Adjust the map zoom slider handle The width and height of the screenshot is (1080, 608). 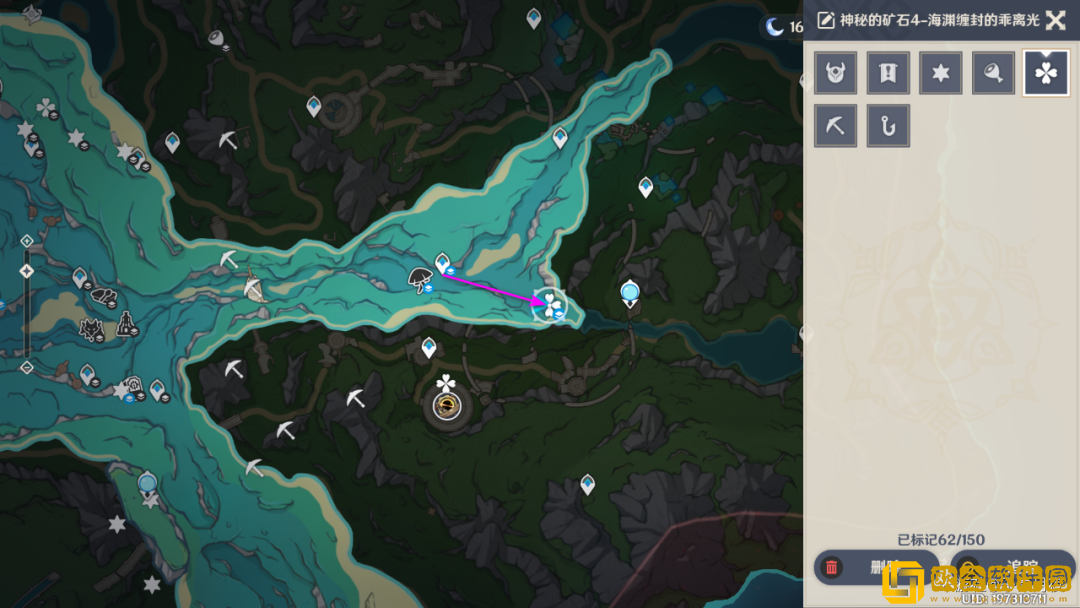click(27, 271)
